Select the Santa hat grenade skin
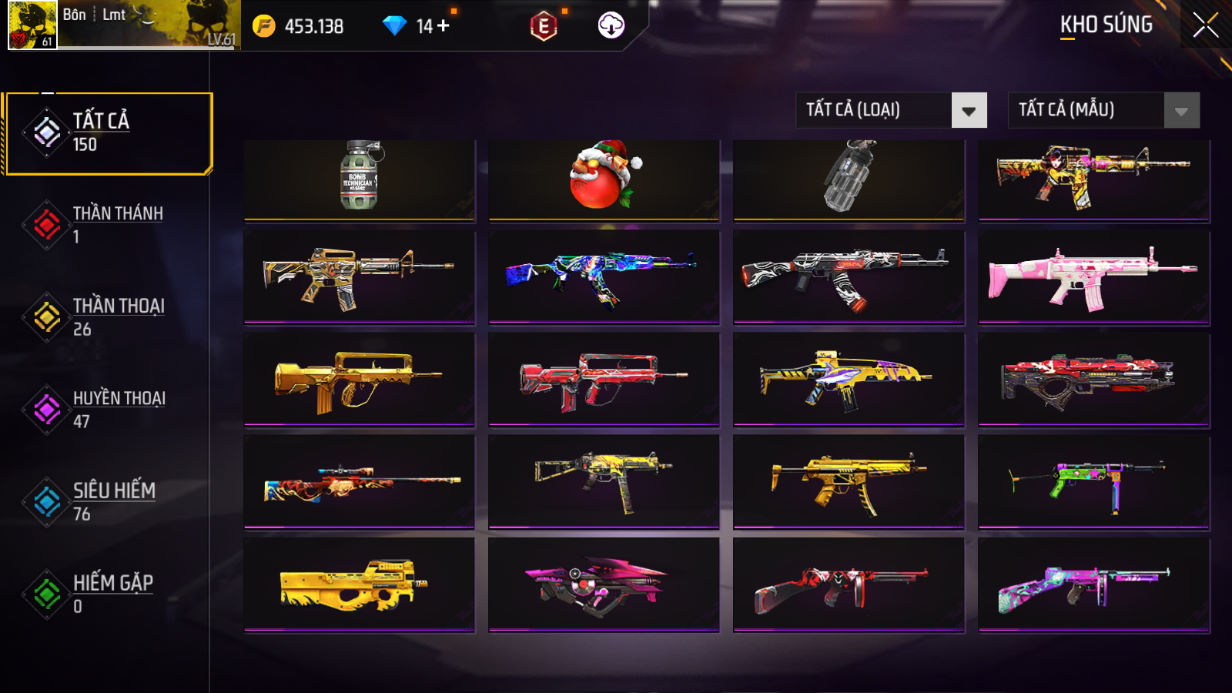This screenshot has height=693, width=1232. tap(603, 178)
